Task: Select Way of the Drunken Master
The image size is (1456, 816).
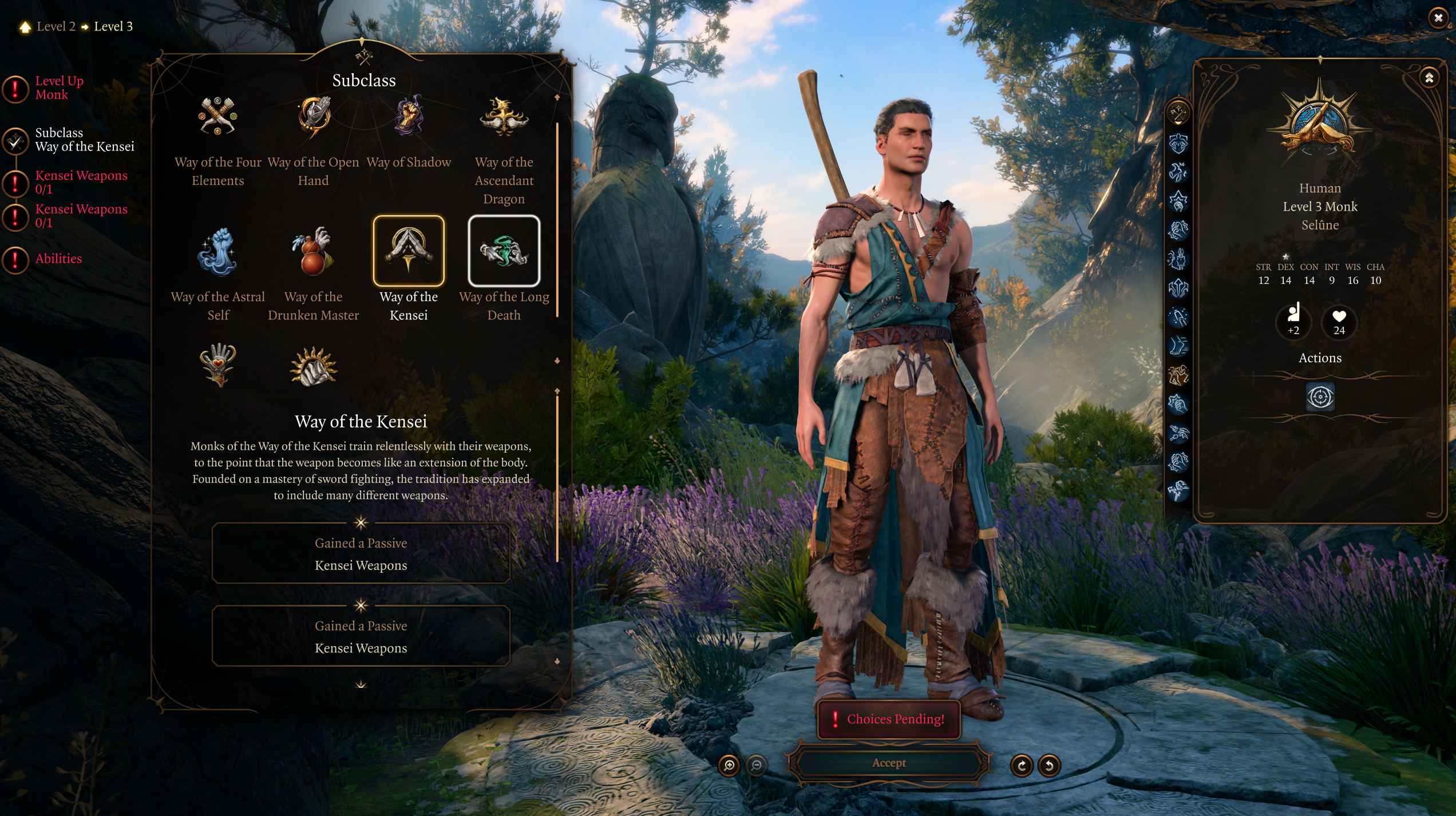Action: tap(313, 251)
